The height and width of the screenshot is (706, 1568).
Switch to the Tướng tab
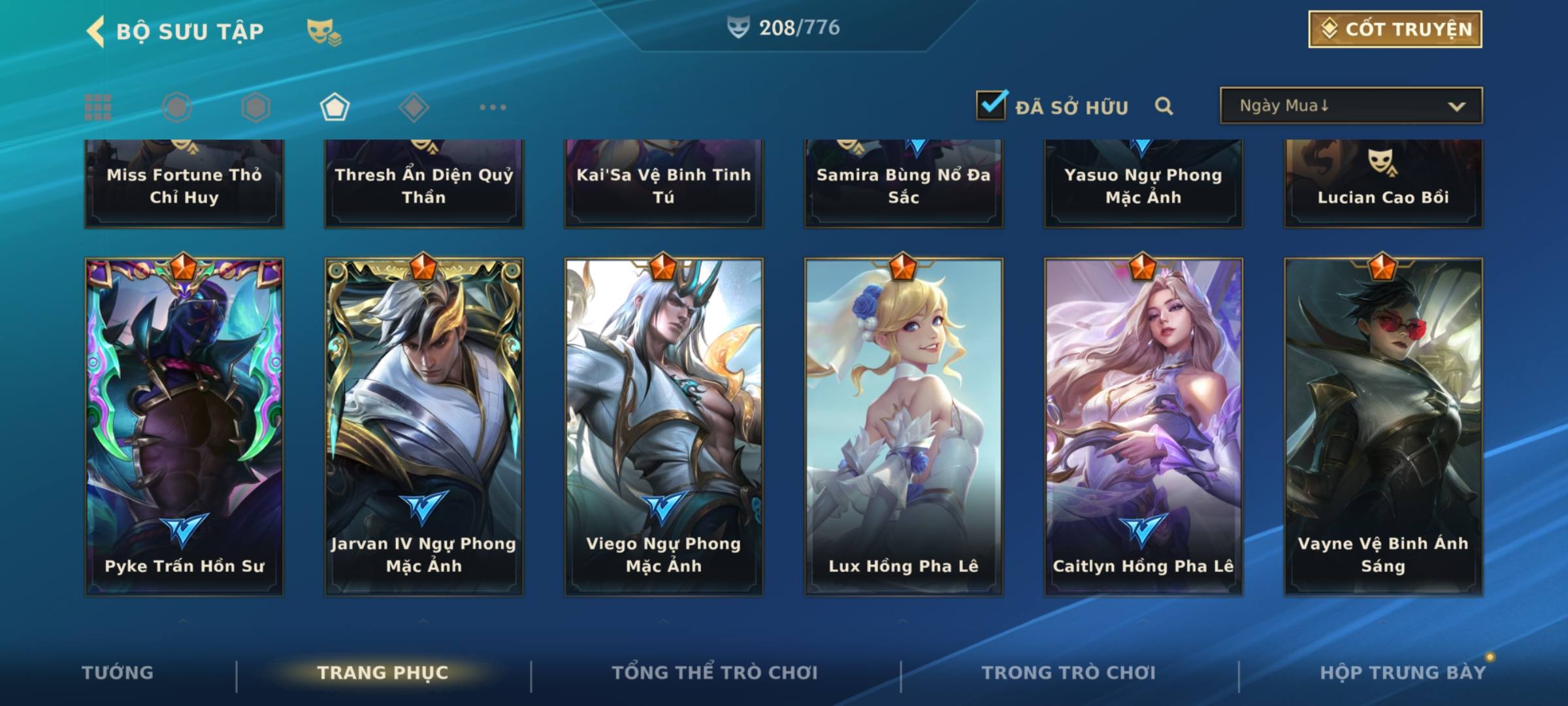click(x=118, y=673)
